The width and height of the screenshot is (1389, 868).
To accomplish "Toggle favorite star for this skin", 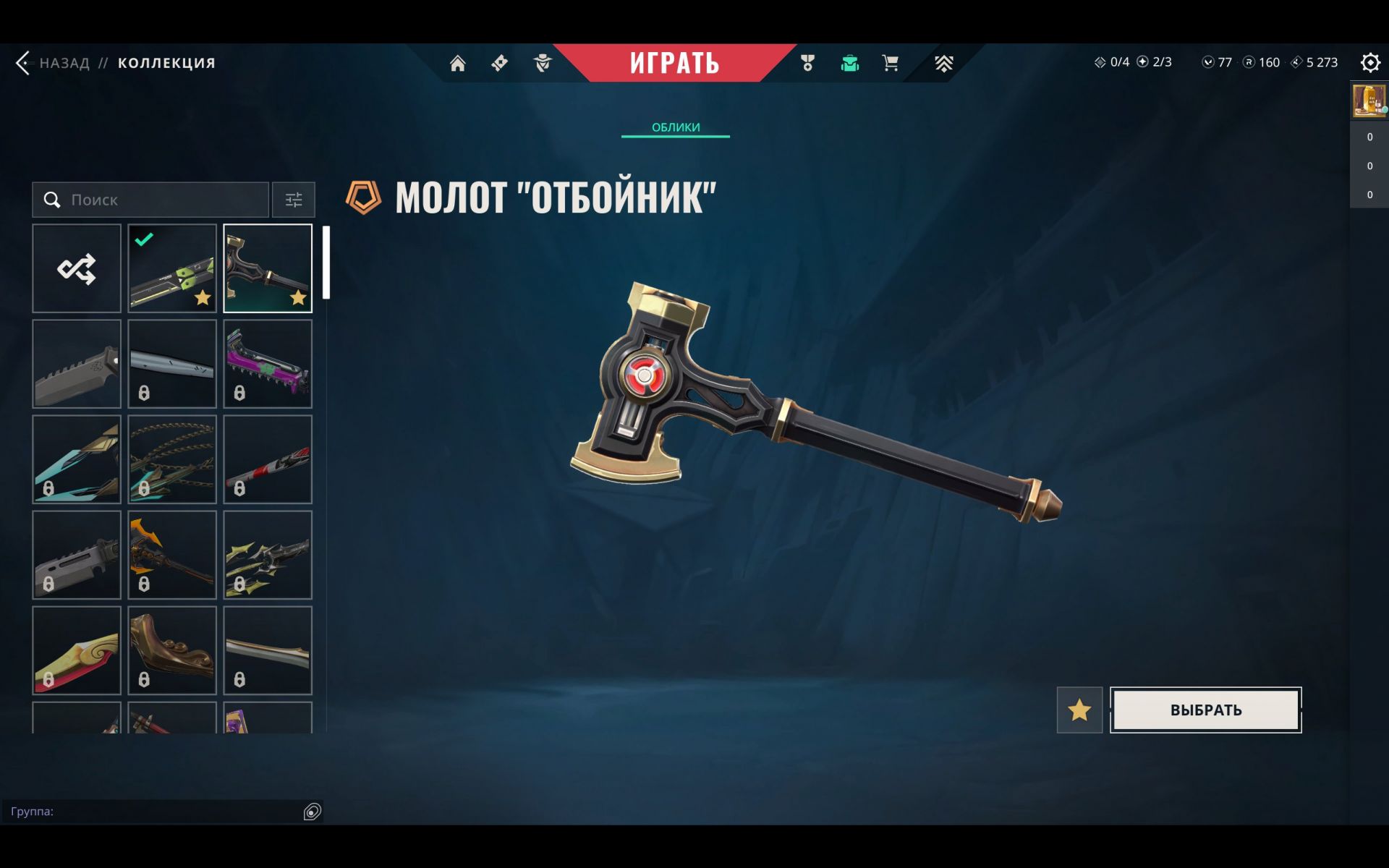I will tap(1079, 710).
